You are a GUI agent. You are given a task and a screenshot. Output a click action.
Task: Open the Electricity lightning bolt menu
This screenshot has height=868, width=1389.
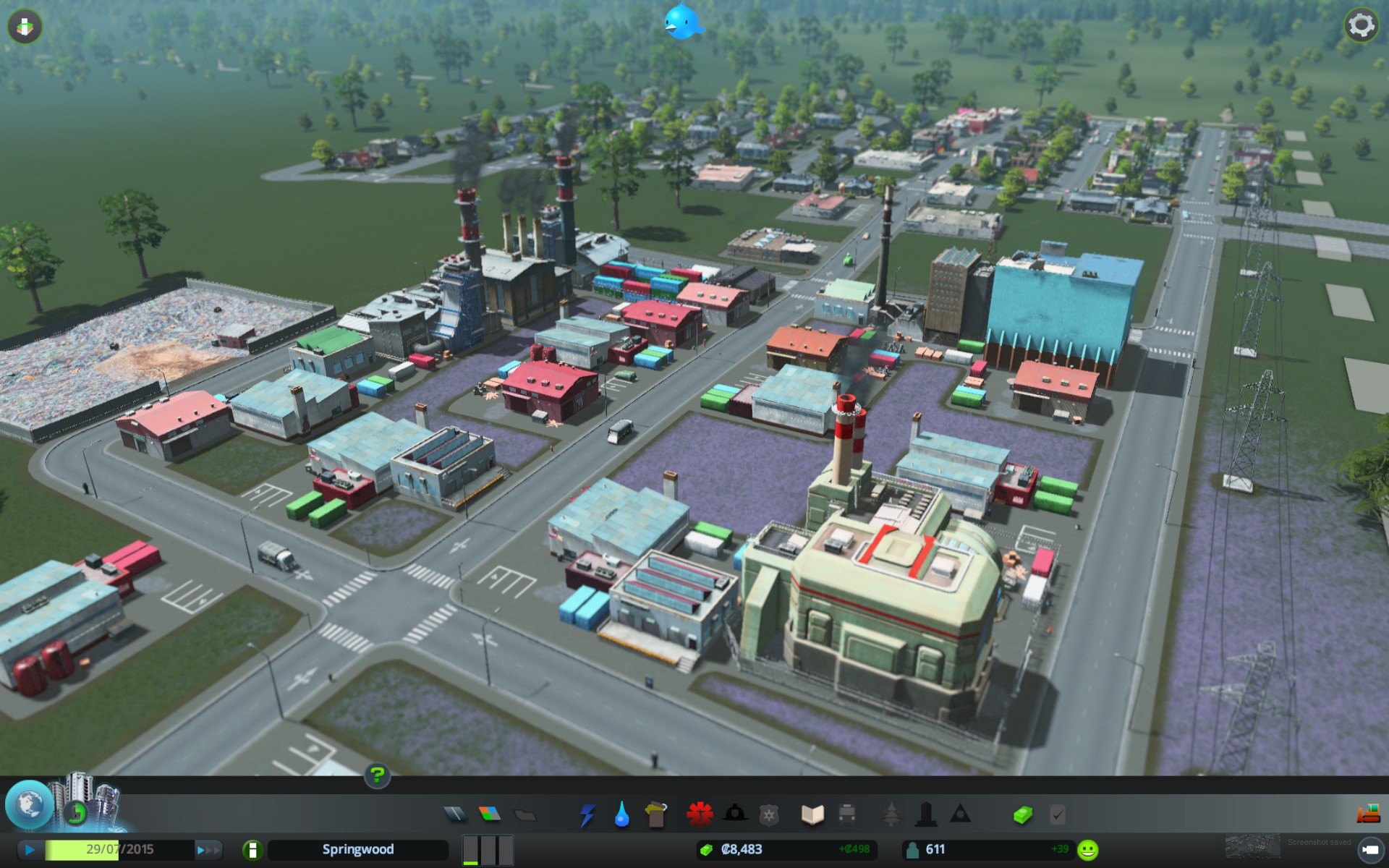pos(587,814)
